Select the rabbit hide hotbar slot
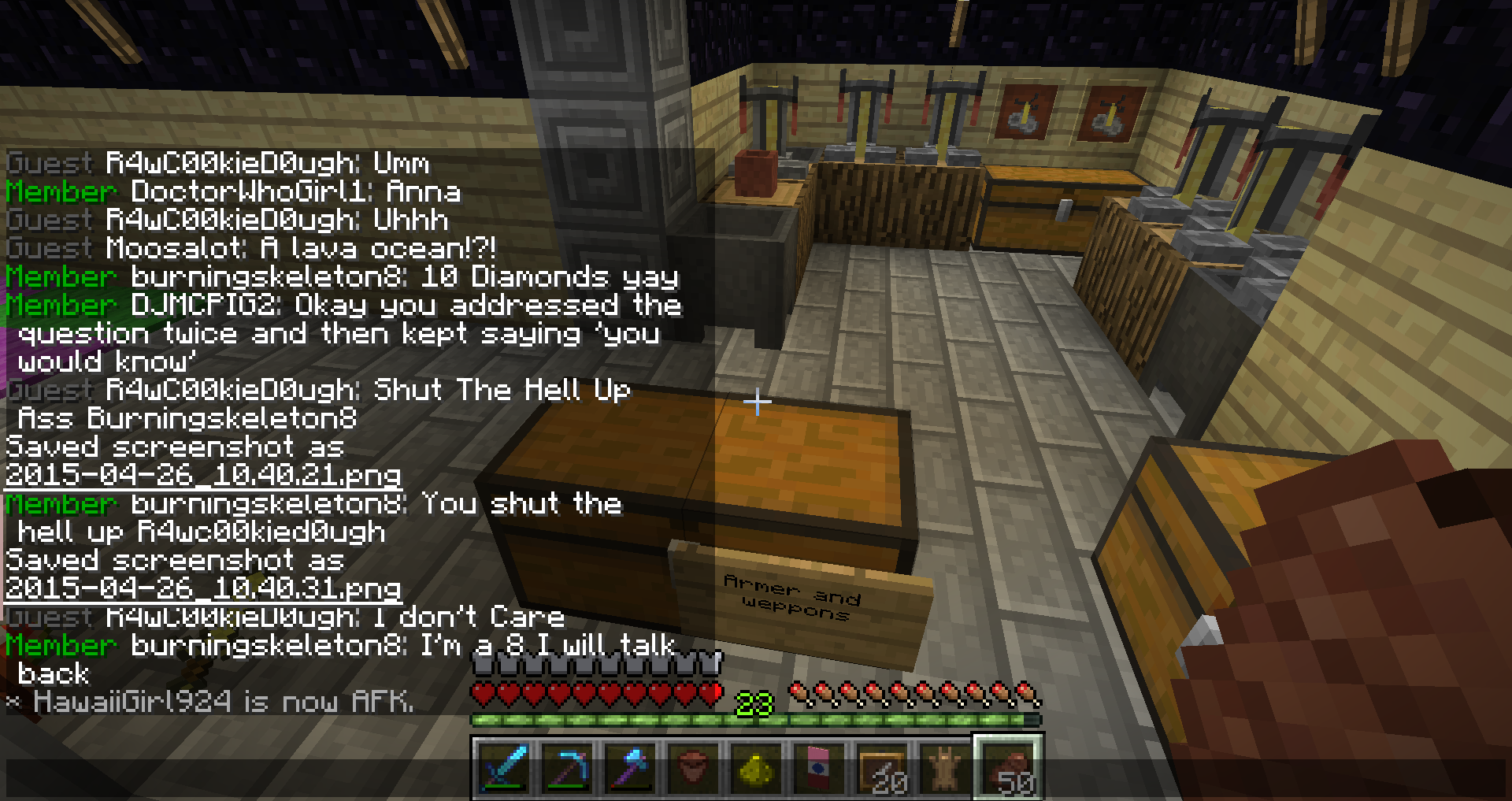The image size is (1512, 801). click(x=946, y=767)
